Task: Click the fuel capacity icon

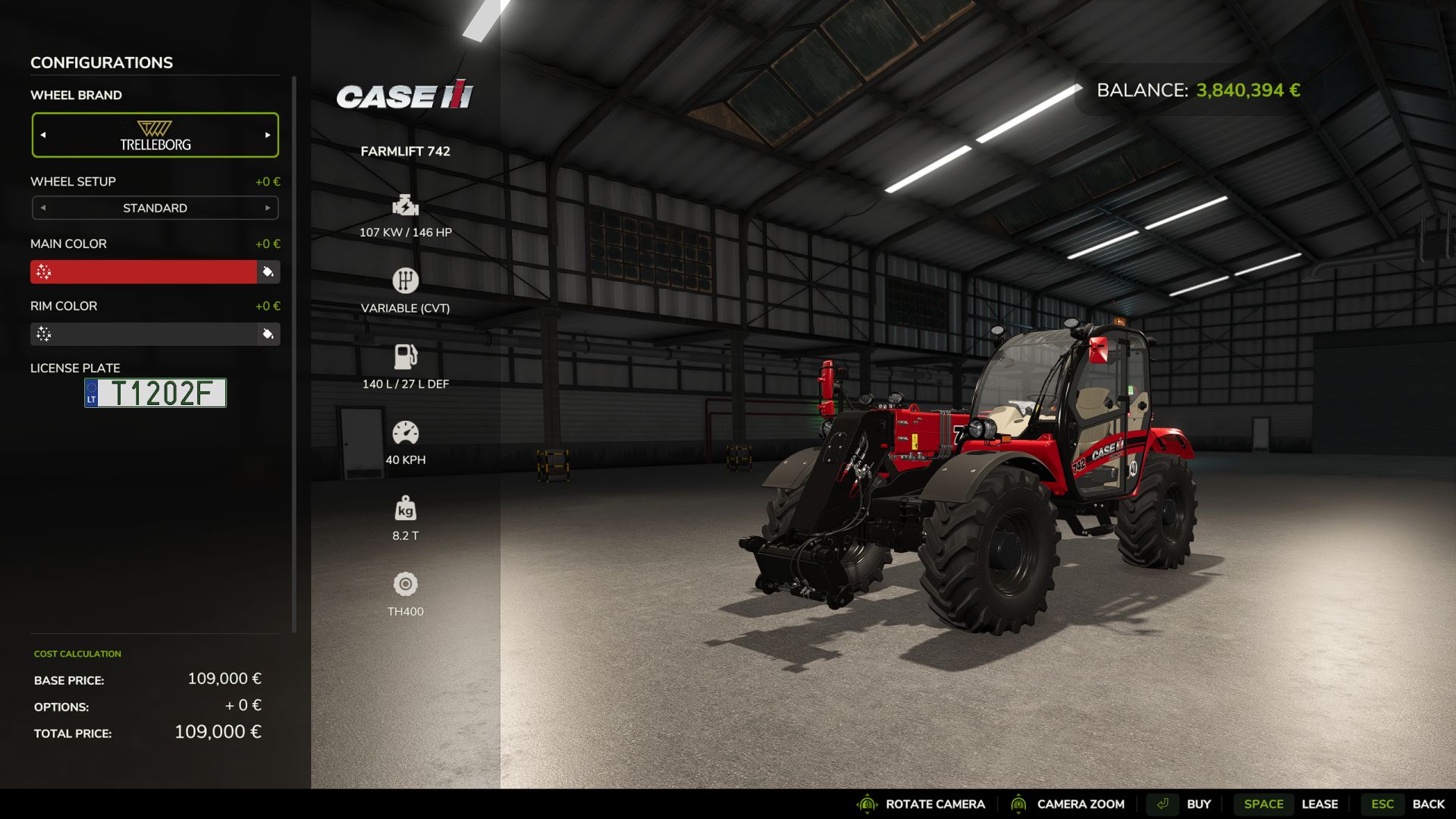Action: (x=406, y=356)
